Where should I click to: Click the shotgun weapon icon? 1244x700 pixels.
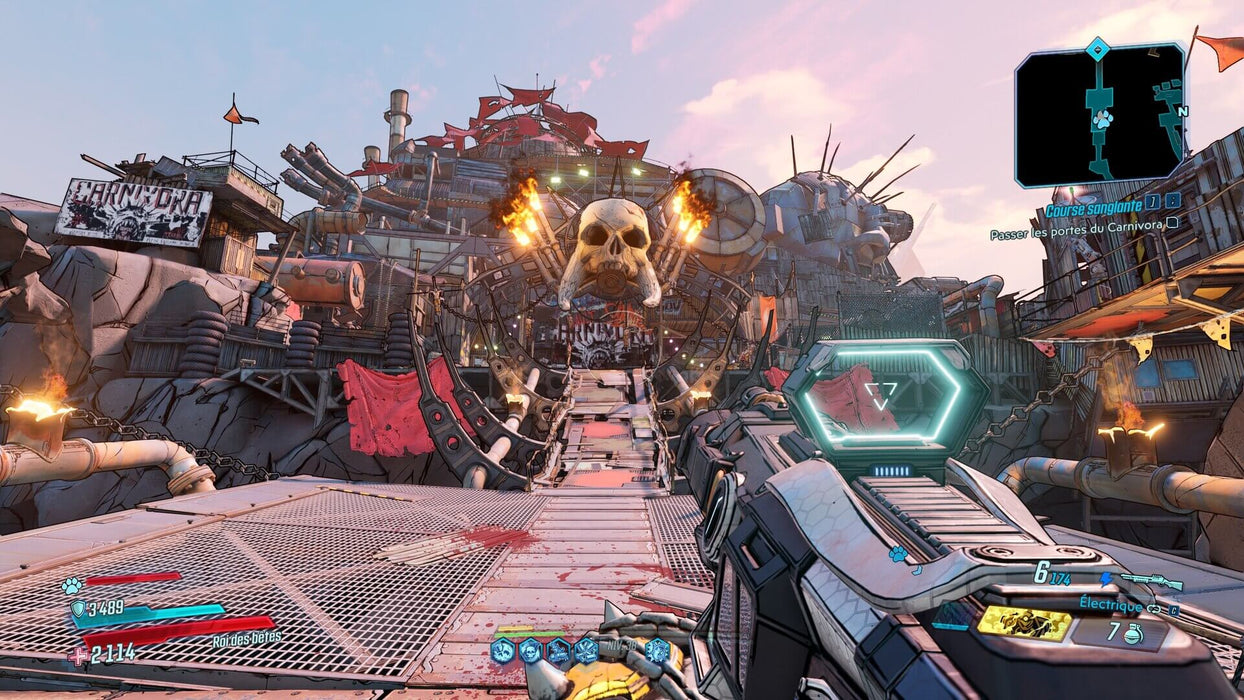pyautogui.click(x=1151, y=581)
